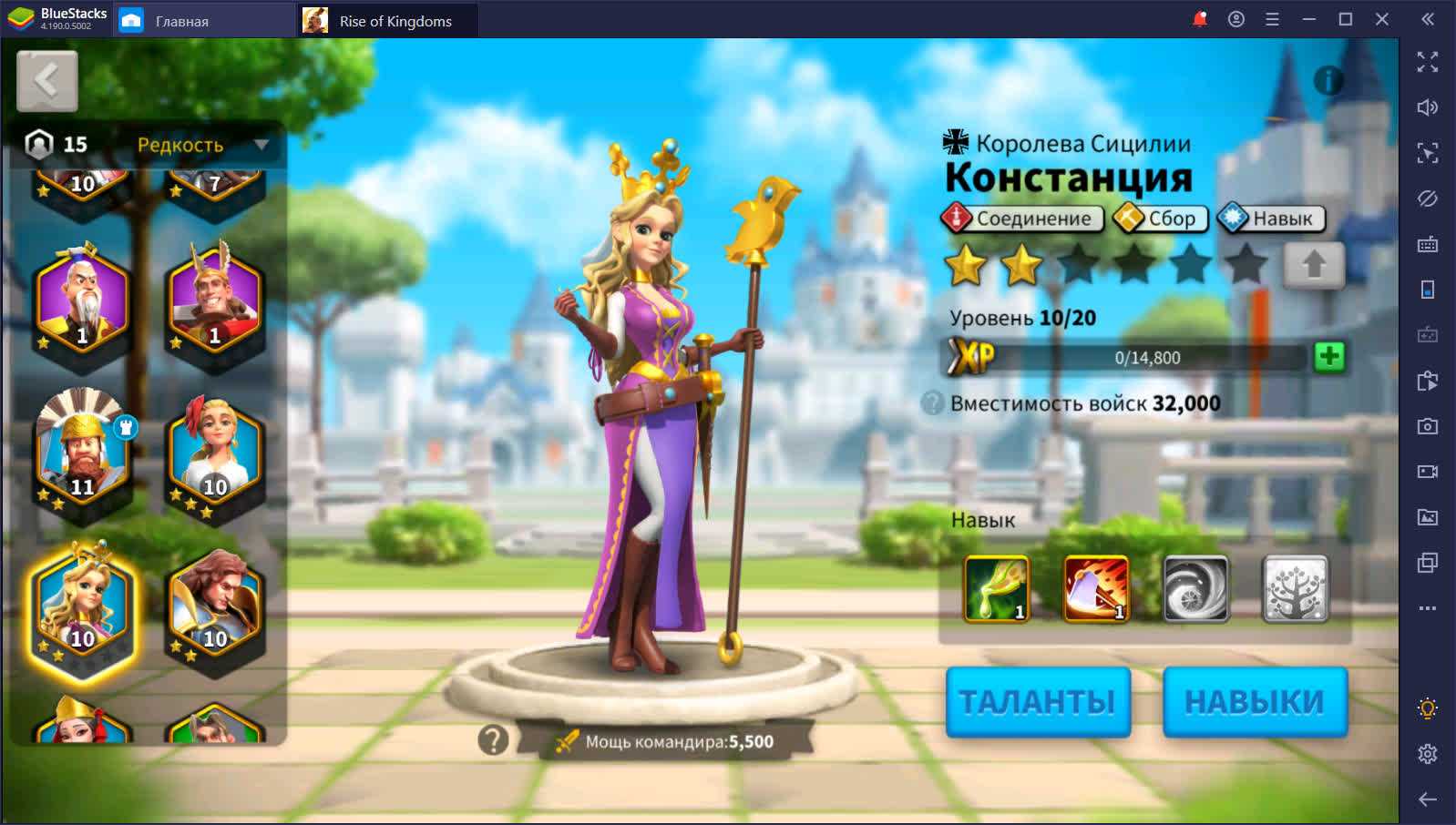Screen dimensions: 1456x825
Task: Click the Навык specialty tag
Action: (x=1270, y=219)
